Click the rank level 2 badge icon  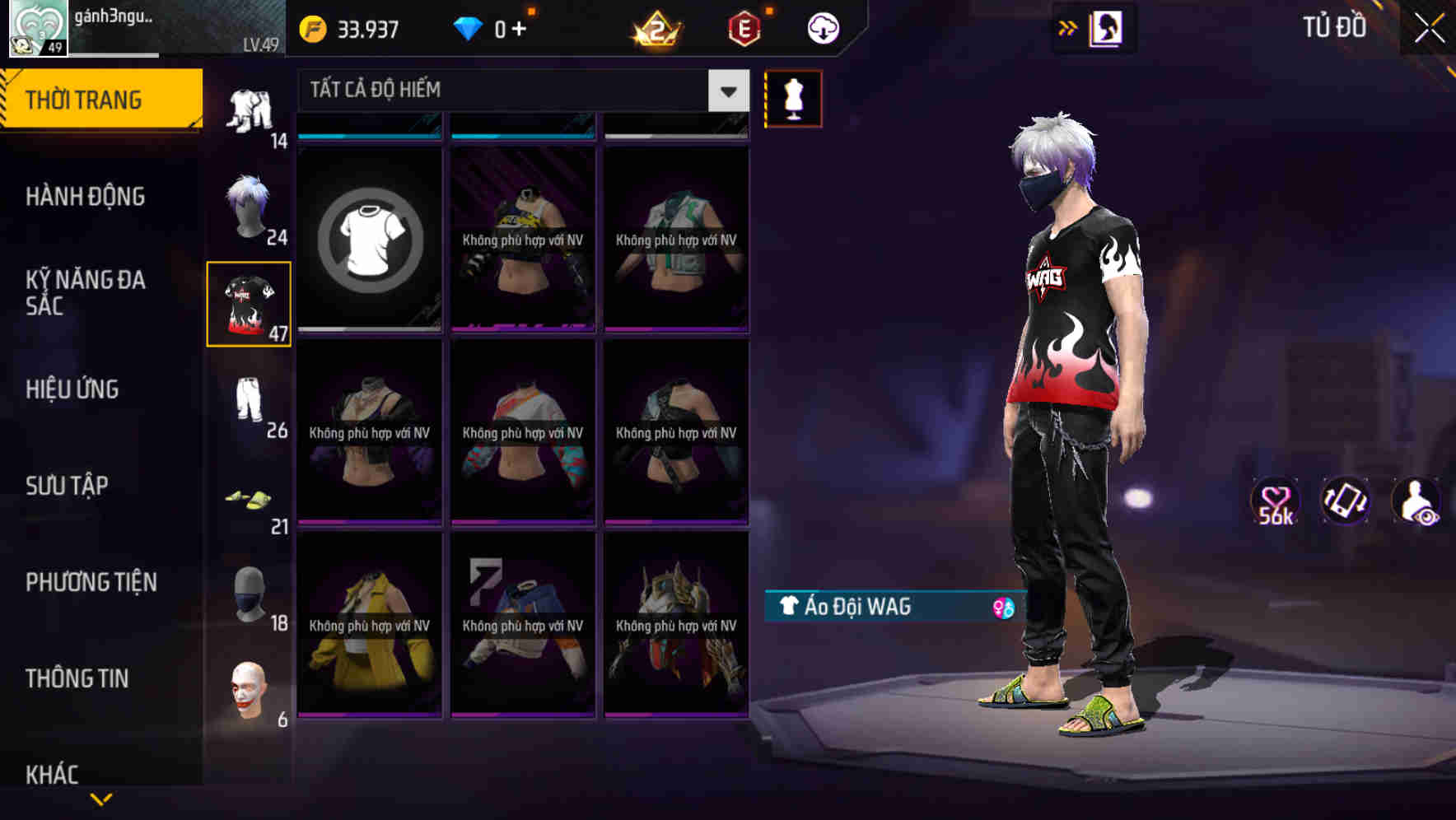(x=655, y=27)
